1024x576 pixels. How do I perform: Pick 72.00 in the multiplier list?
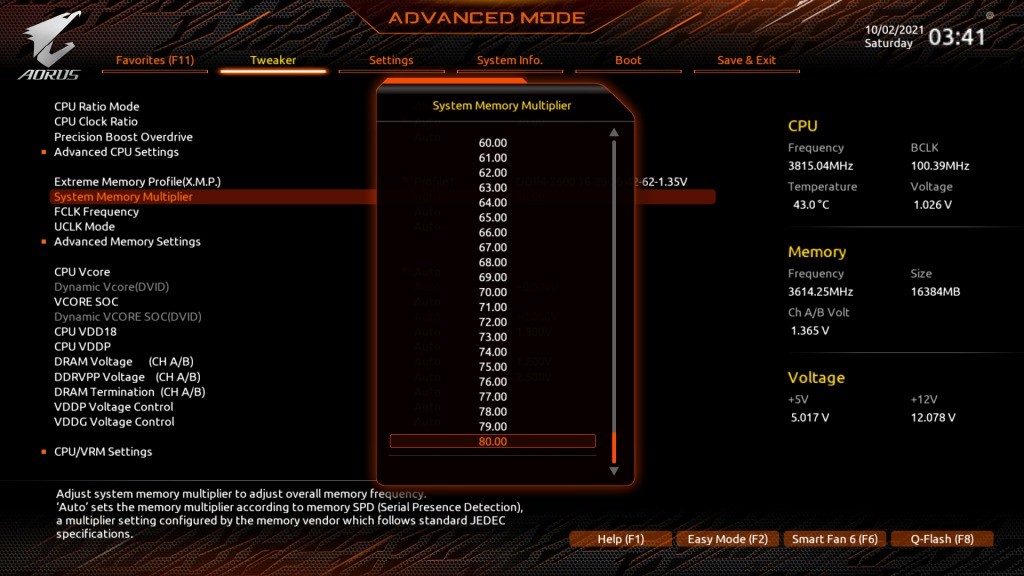[x=493, y=322]
